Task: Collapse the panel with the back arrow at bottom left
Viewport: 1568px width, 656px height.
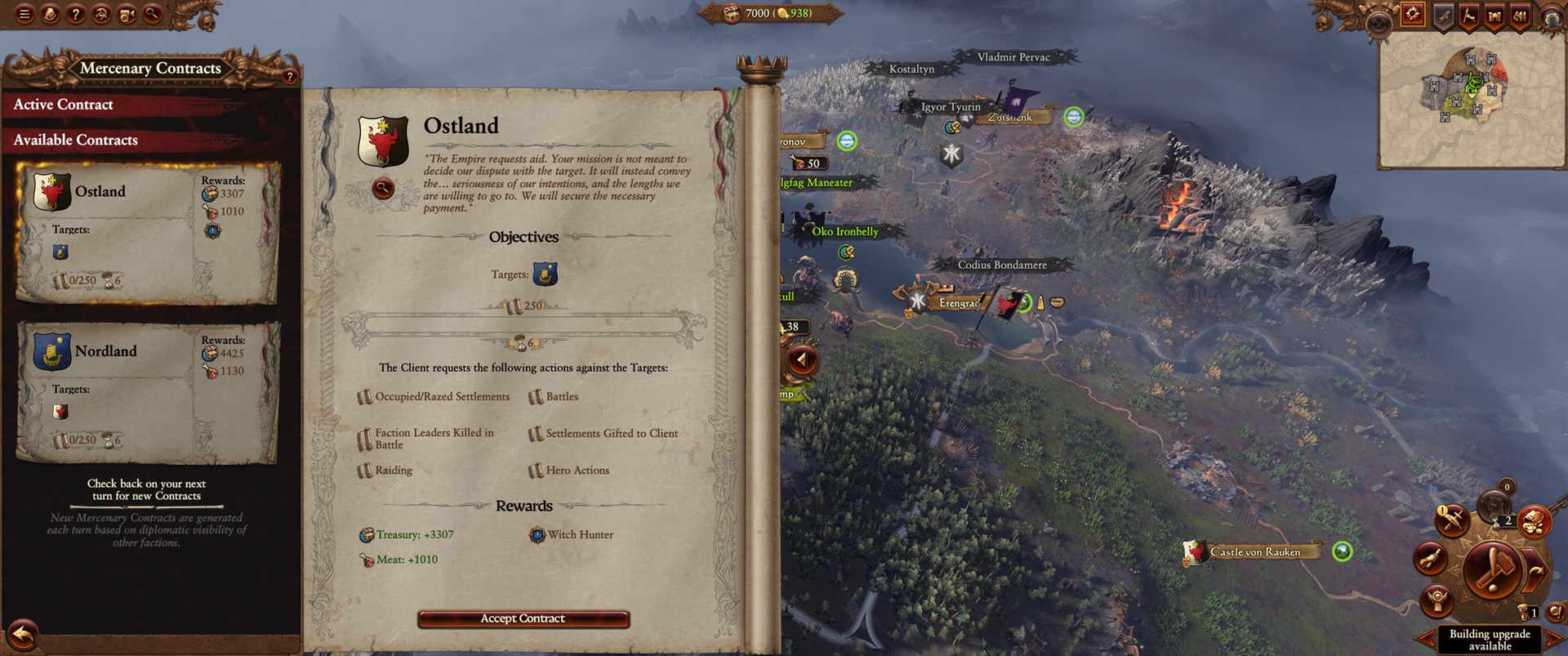Action: (22, 631)
